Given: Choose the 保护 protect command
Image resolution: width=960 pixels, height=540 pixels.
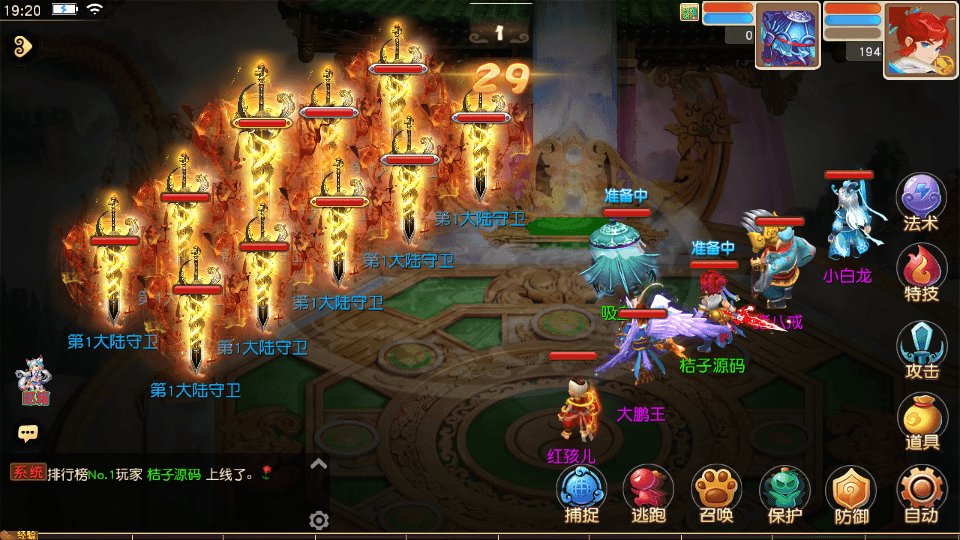Looking at the screenshot, I should [x=785, y=493].
